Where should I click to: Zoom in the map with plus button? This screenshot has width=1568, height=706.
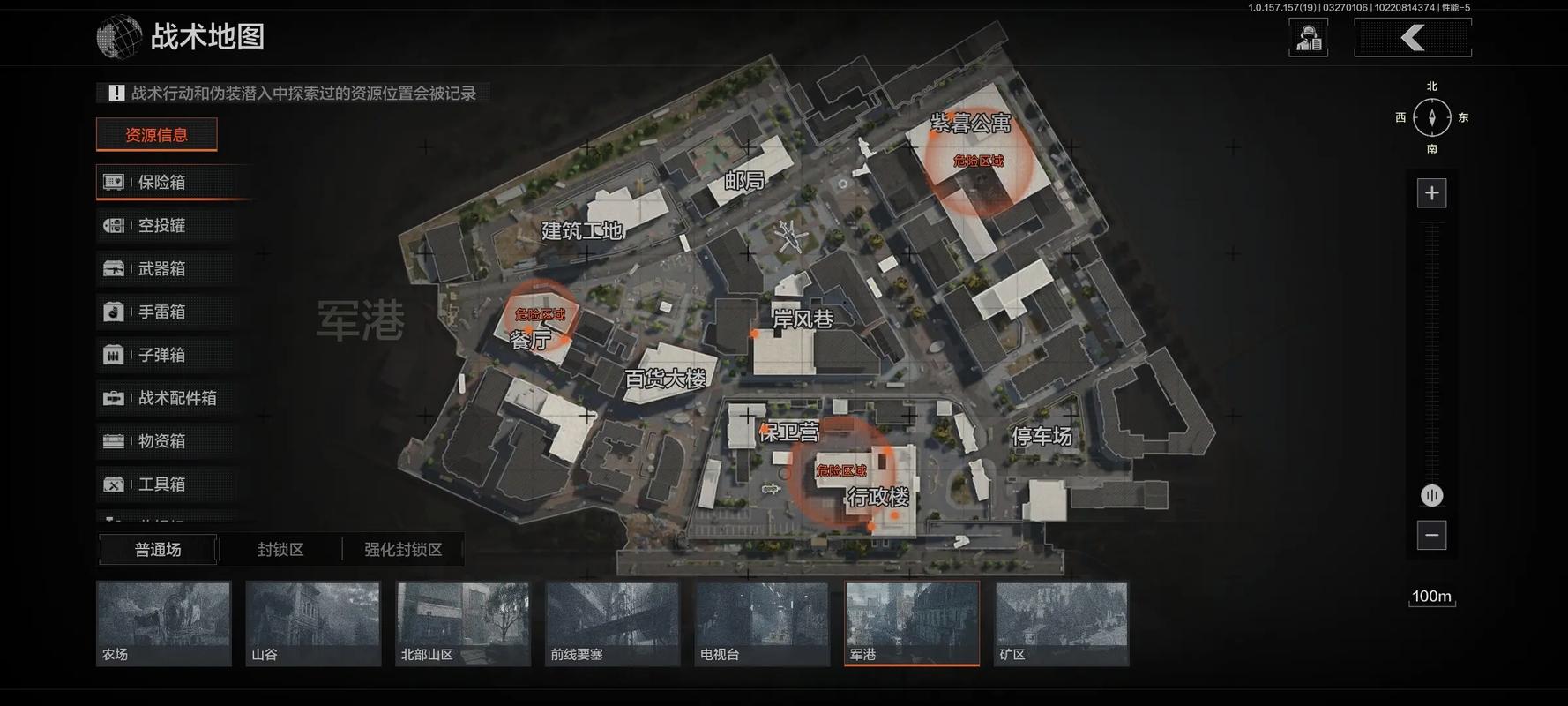(1431, 193)
